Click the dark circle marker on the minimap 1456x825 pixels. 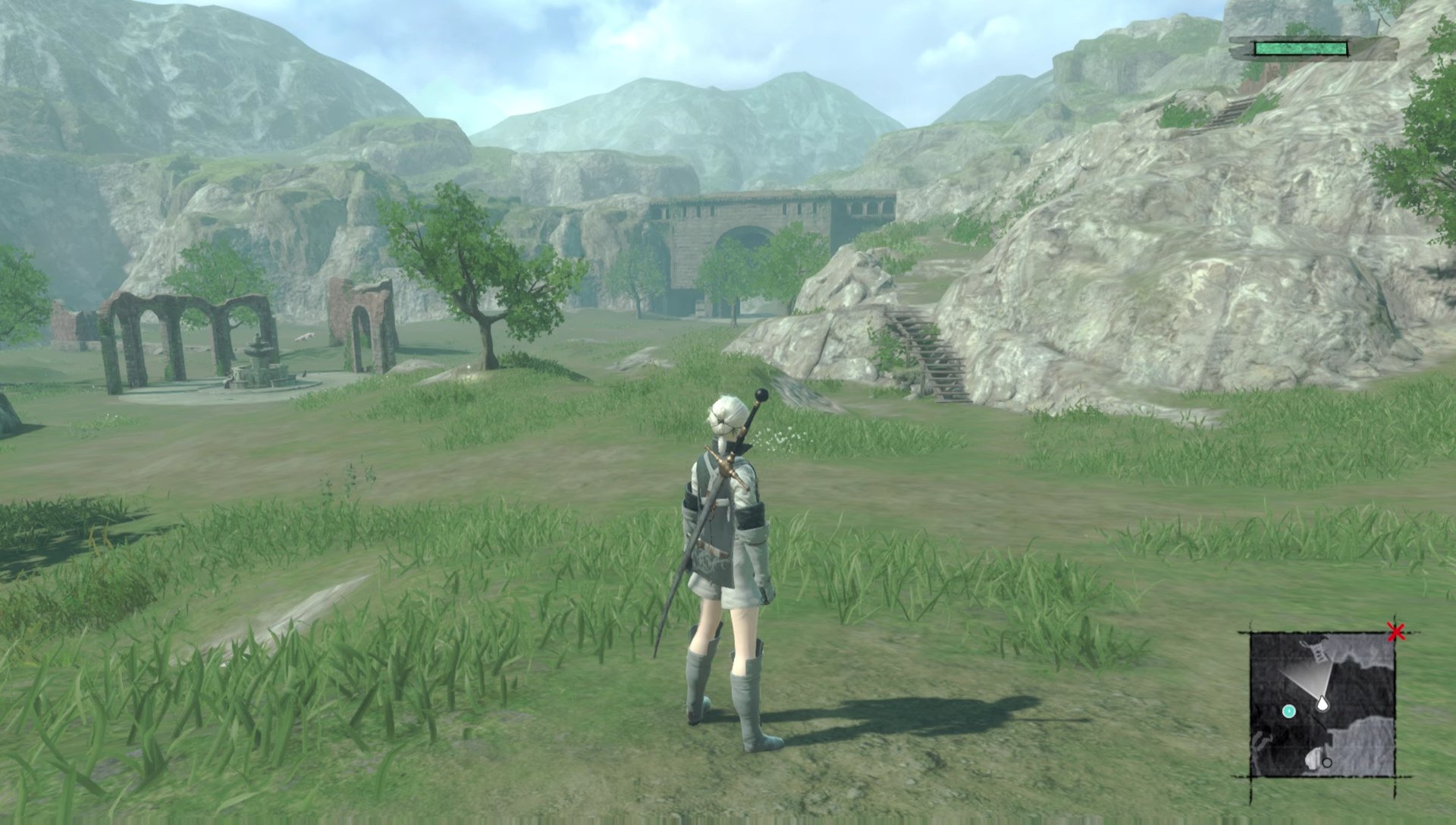pos(1327,762)
